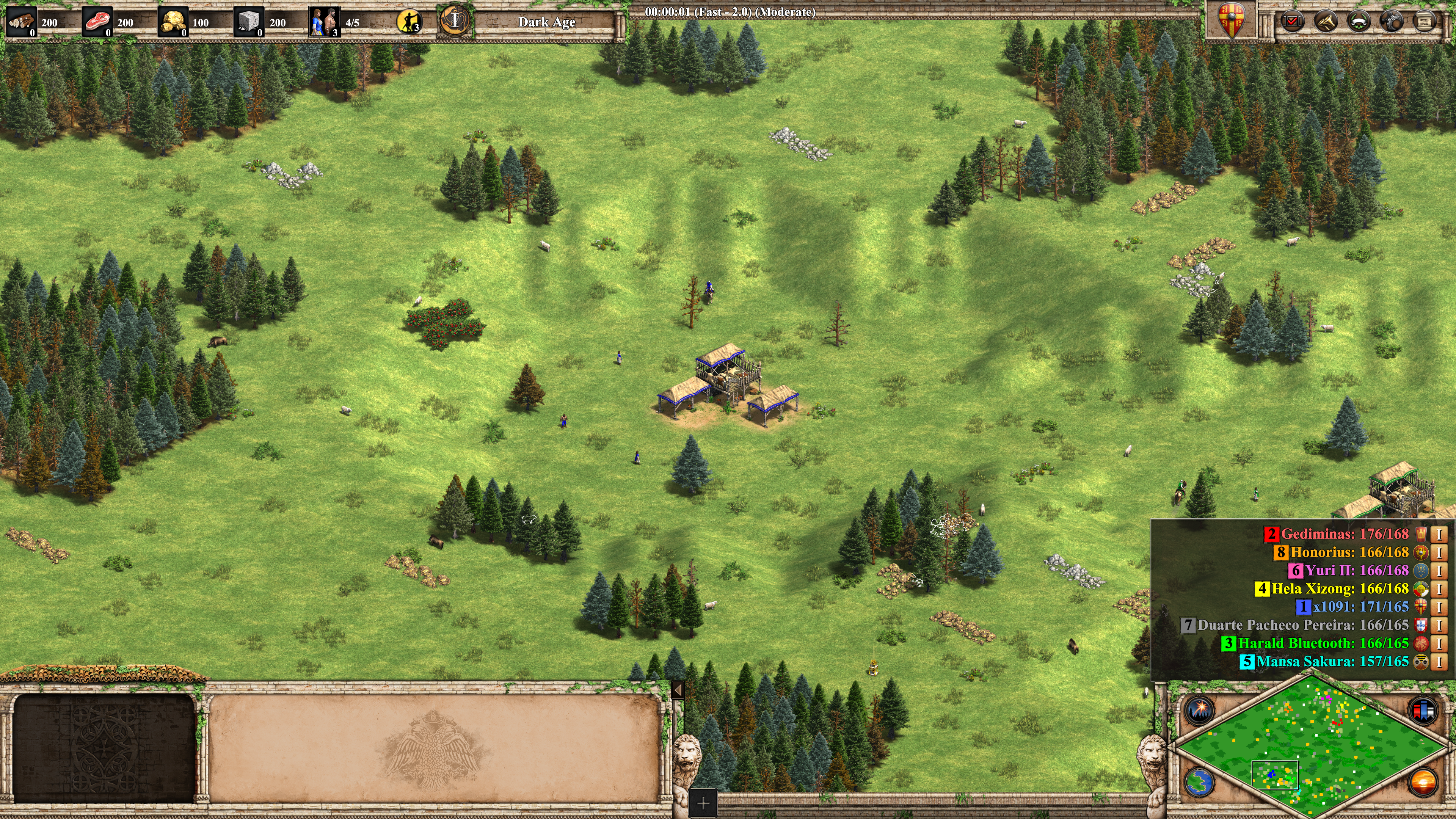Click the villager population icon
1456x819 pixels.
[324, 22]
